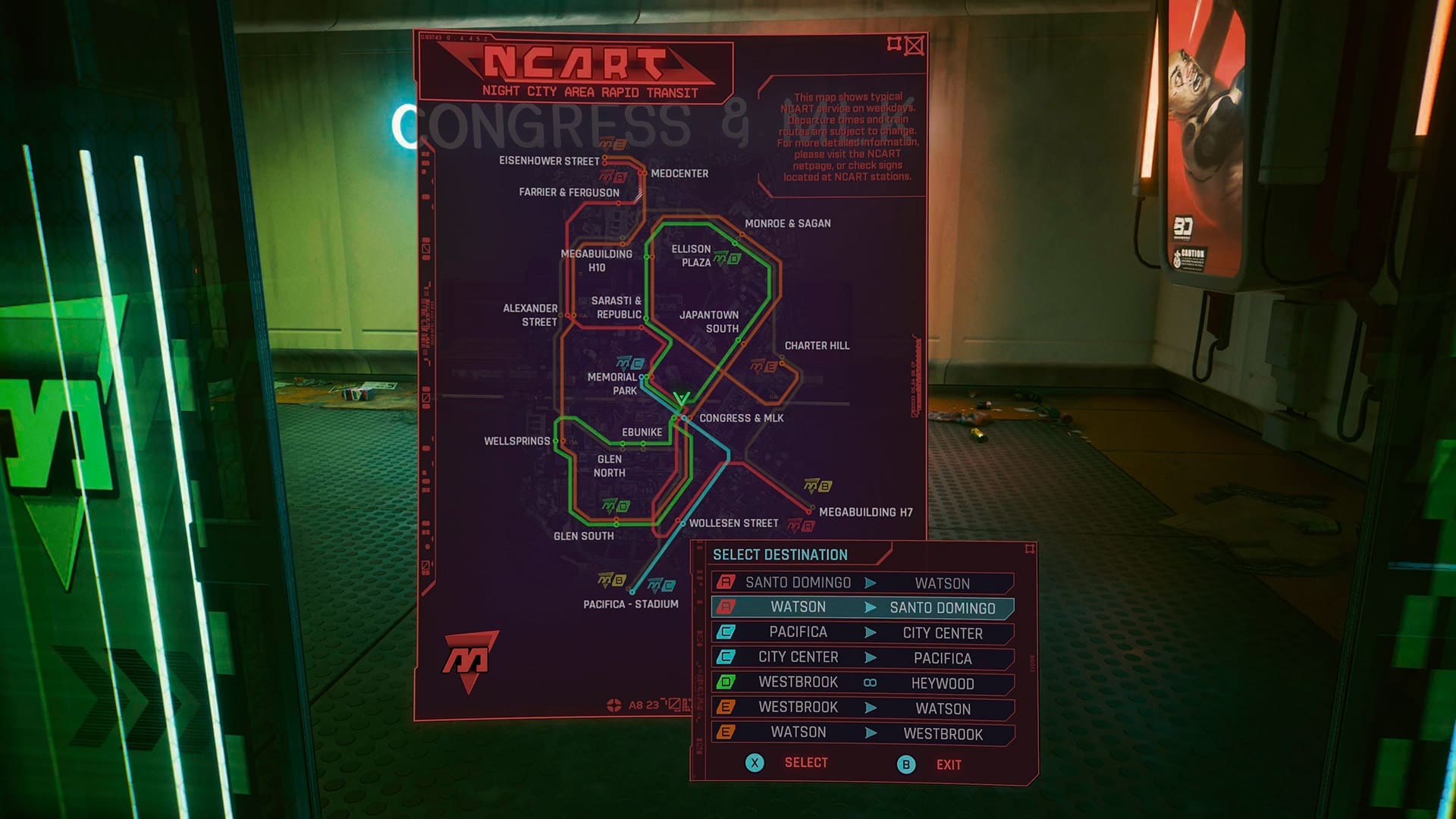The height and width of the screenshot is (819, 1456).
Task: Click the line B icon above Pacifica - Stadium
Action: click(611, 580)
